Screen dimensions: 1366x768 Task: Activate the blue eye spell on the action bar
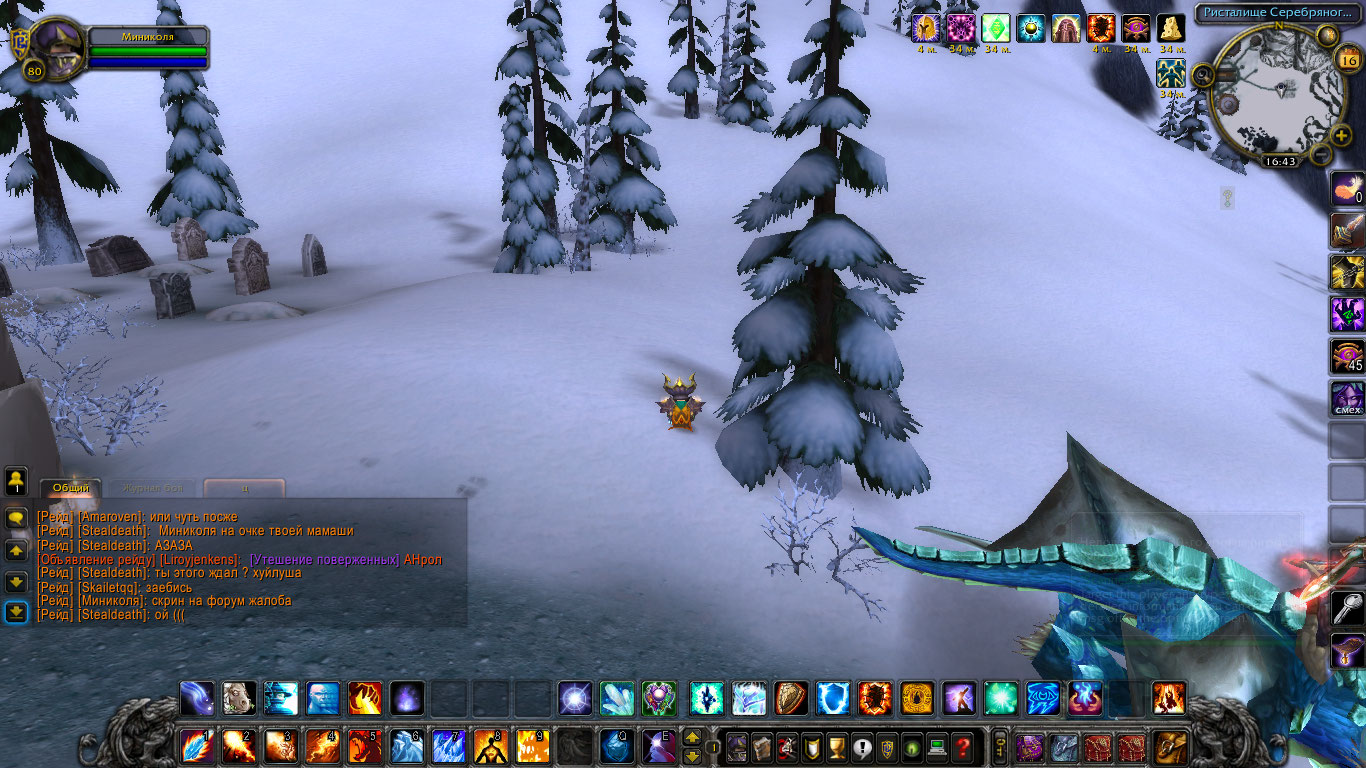1043,697
